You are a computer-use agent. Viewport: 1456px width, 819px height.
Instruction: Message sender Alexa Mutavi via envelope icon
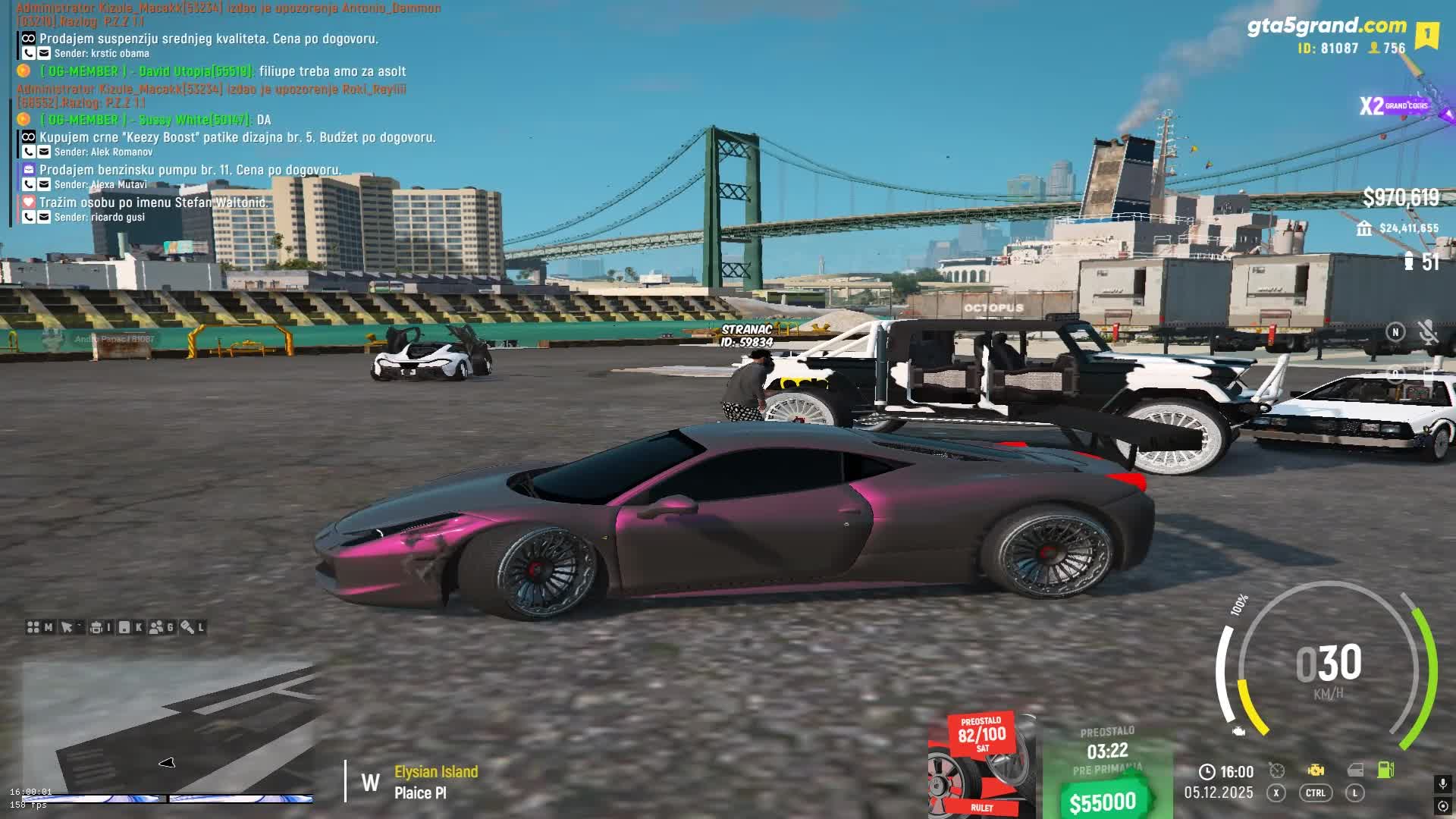point(44,184)
